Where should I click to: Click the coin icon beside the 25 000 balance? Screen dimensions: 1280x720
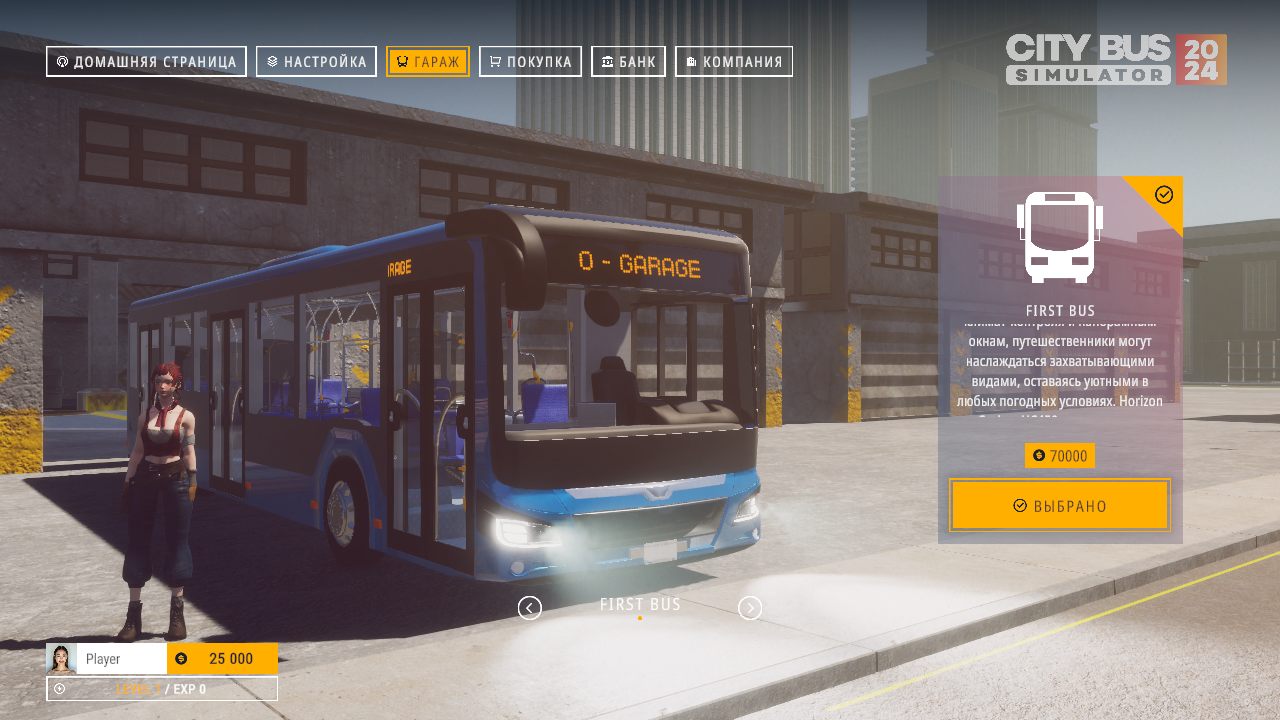(181, 659)
